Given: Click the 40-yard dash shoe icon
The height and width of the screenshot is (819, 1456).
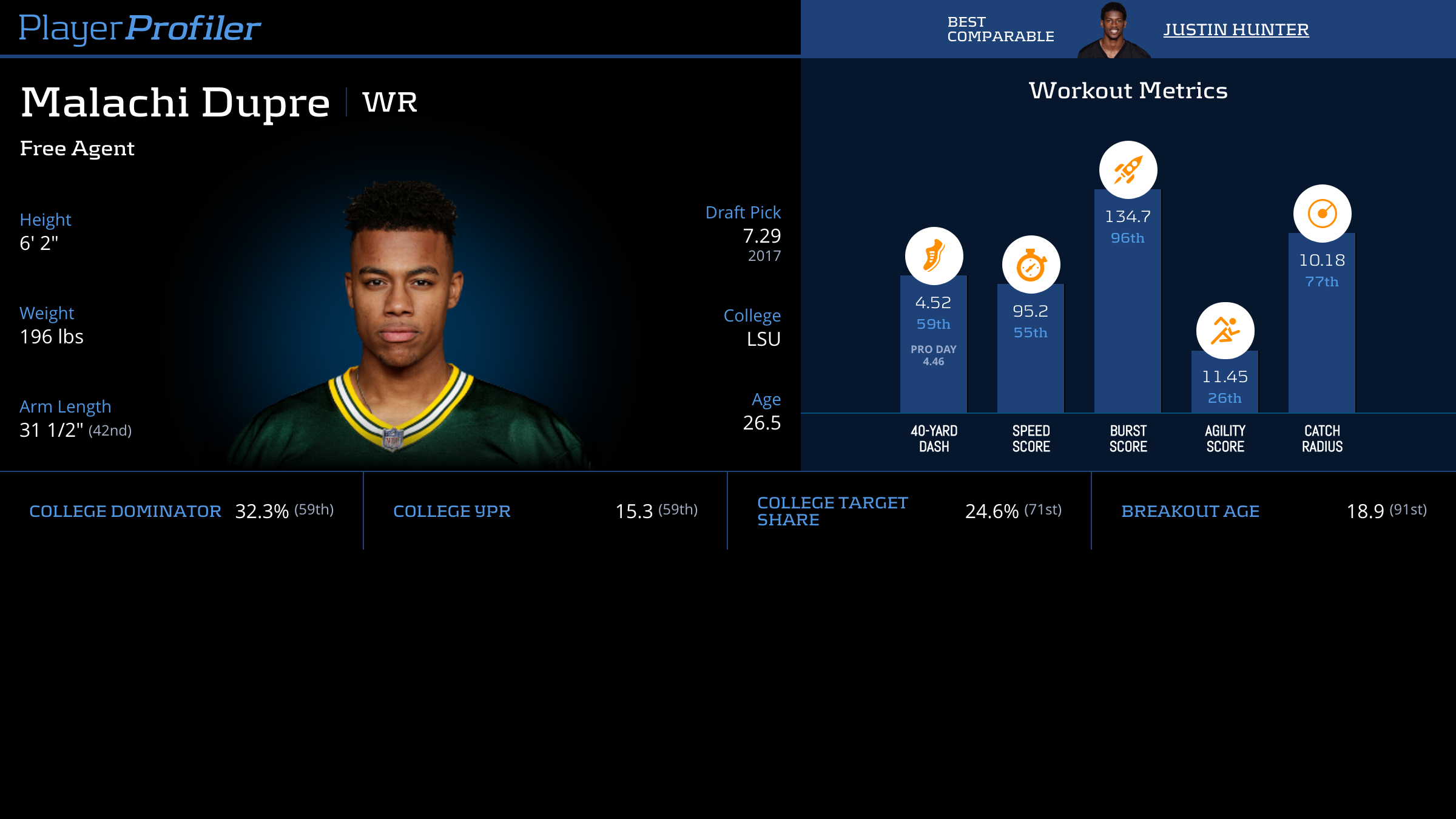Looking at the screenshot, I should click(x=934, y=256).
